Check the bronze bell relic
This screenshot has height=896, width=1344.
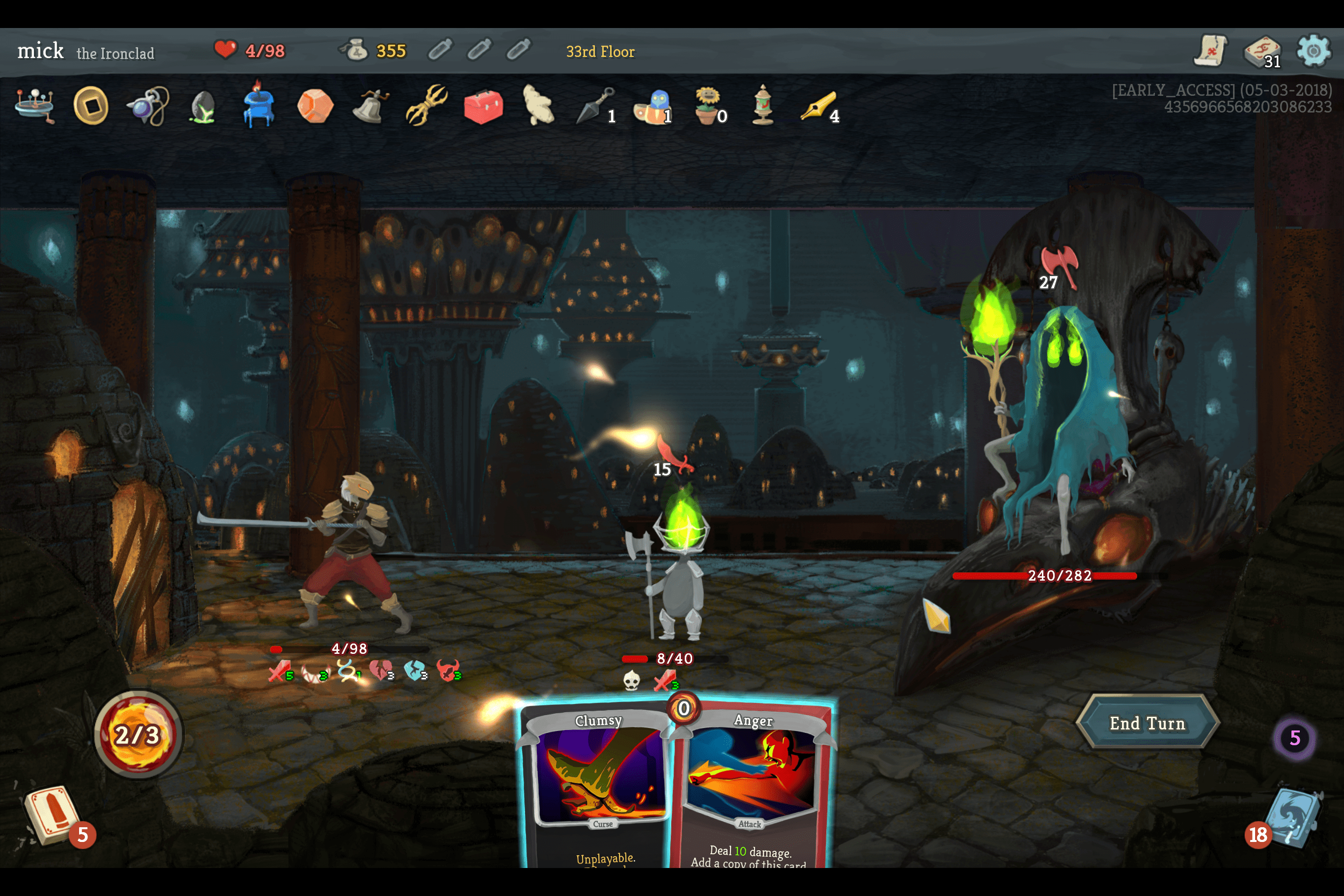(370, 106)
